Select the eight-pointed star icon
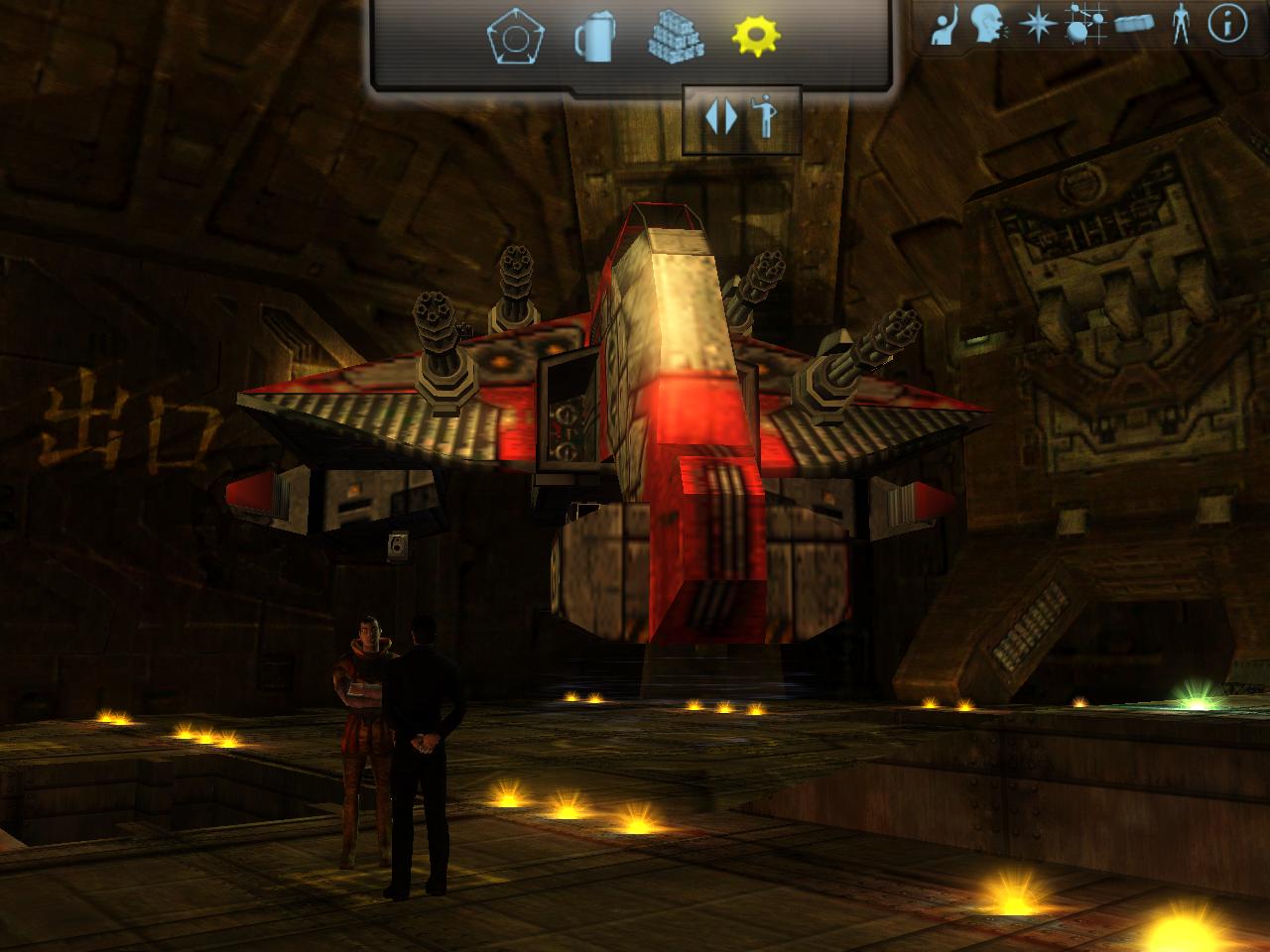This screenshot has width=1270, height=952. tap(1038, 25)
